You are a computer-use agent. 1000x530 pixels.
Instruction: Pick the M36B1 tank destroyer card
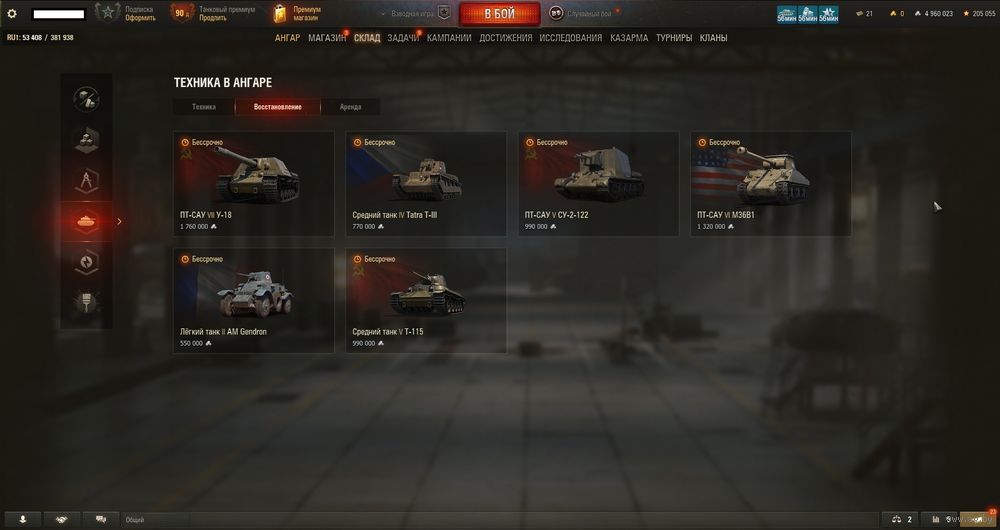tap(770, 184)
